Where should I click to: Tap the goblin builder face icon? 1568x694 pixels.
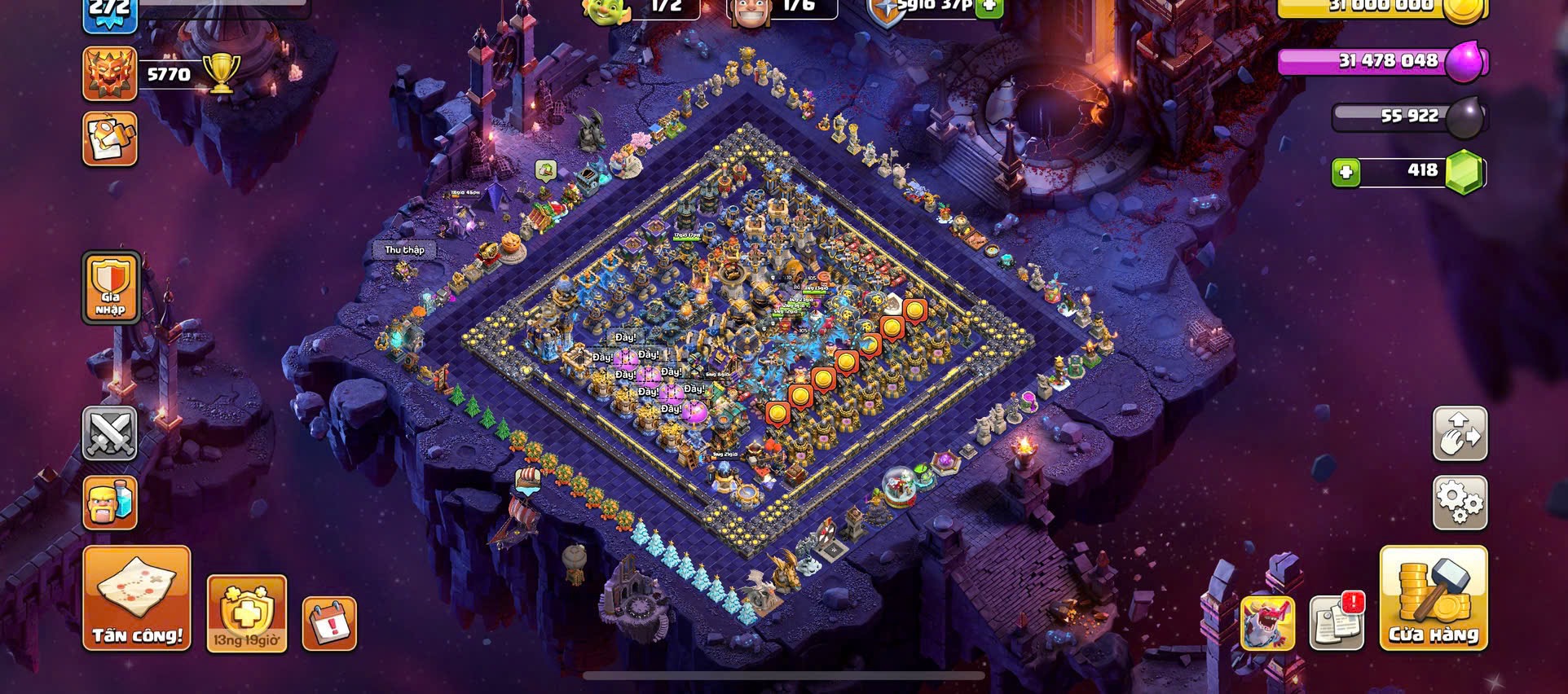[606, 10]
